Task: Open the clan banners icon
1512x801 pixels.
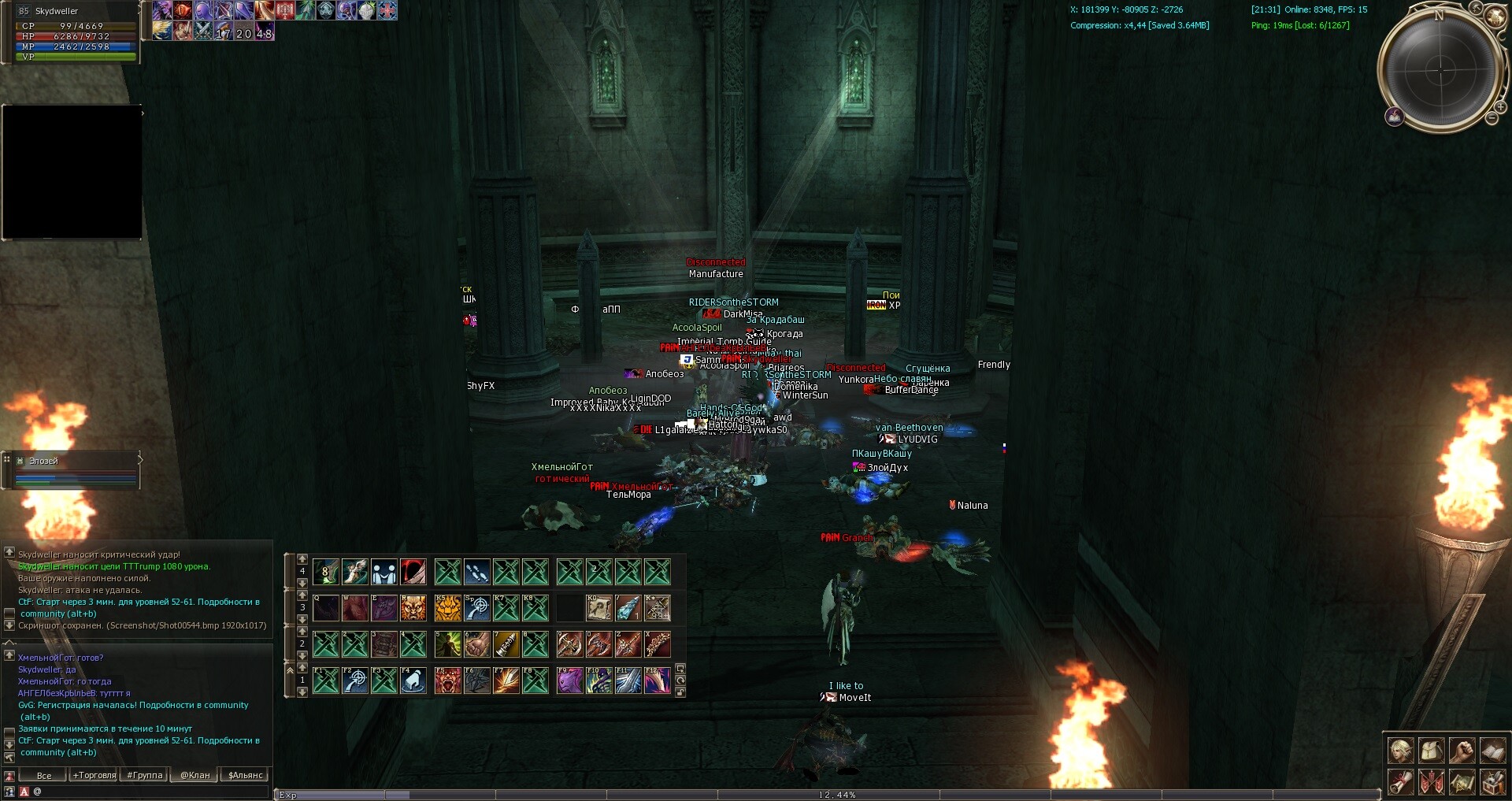Action: tap(1431, 781)
